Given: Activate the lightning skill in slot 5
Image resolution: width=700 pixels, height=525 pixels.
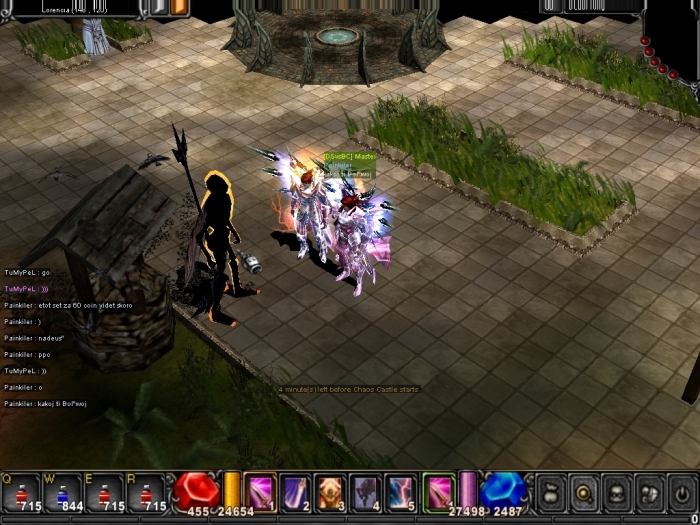Looking at the screenshot, I should [400, 490].
